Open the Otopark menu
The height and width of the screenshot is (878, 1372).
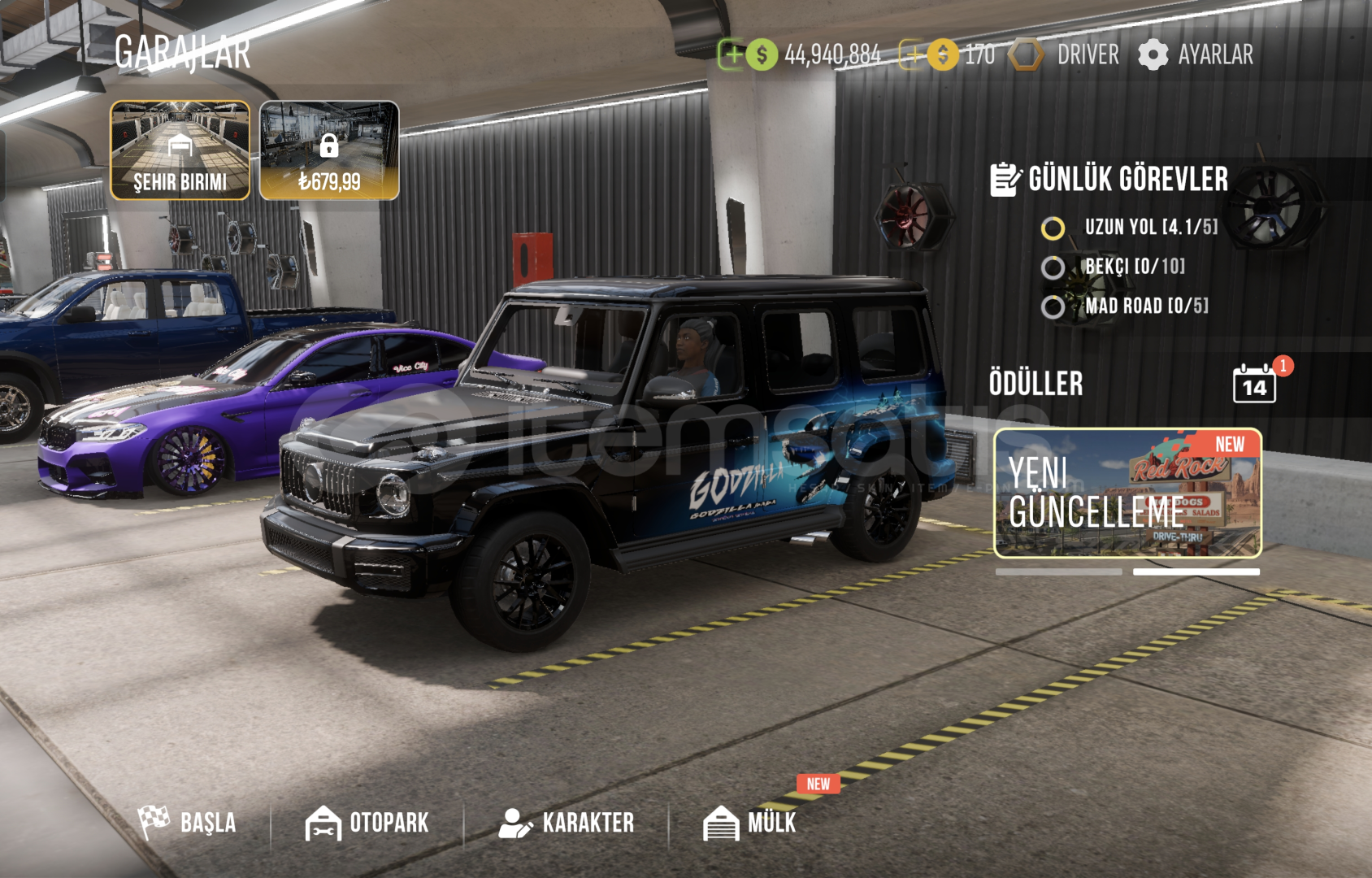(x=367, y=823)
